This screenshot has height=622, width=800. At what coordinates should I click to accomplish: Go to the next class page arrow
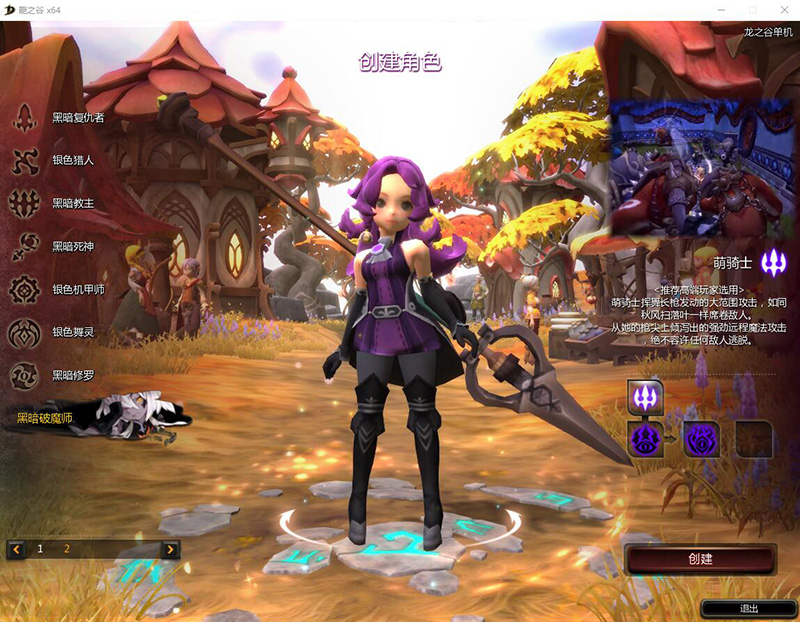pos(170,549)
